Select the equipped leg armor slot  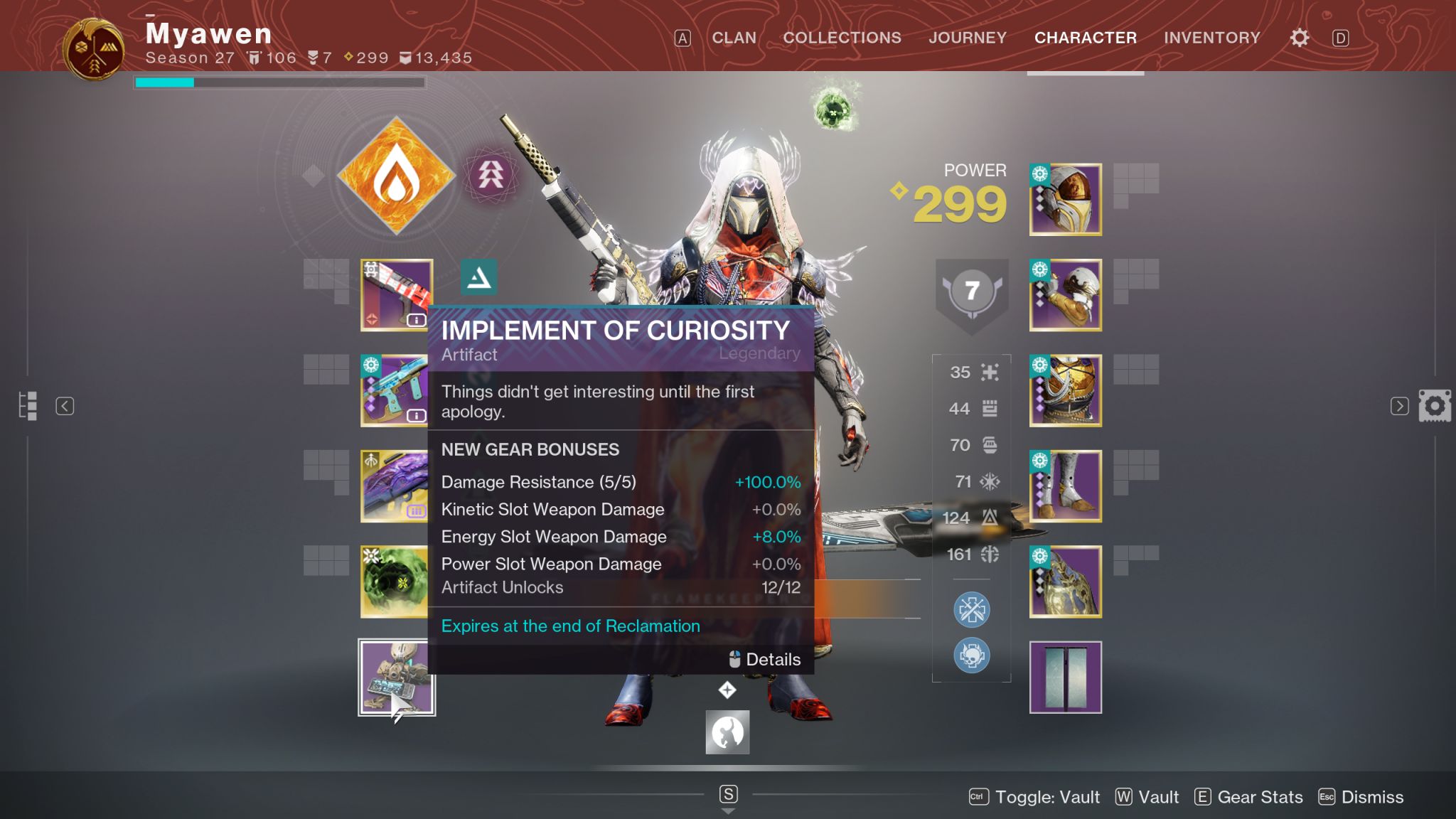(x=1065, y=486)
